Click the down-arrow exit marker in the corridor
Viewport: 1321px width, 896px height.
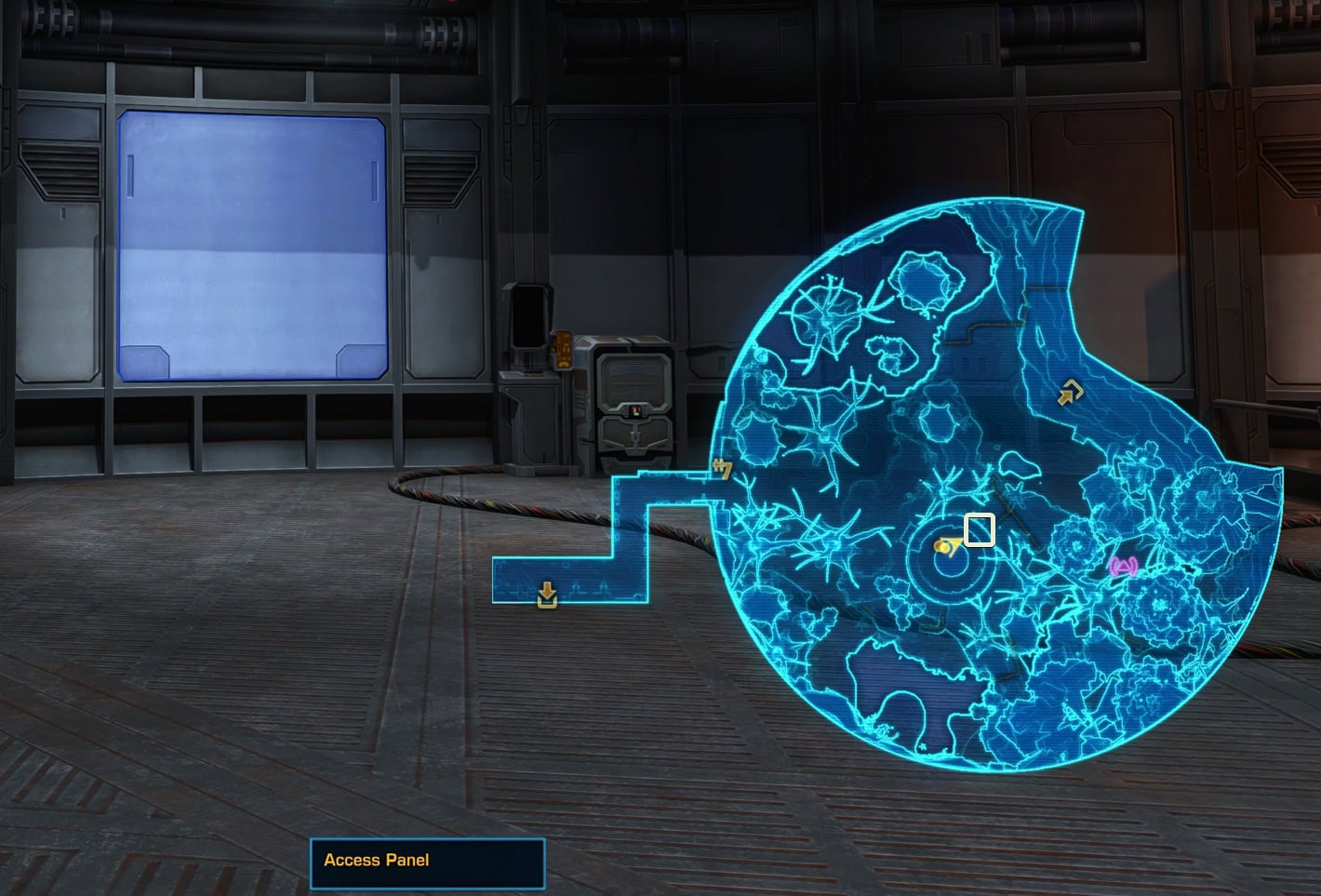tap(547, 595)
